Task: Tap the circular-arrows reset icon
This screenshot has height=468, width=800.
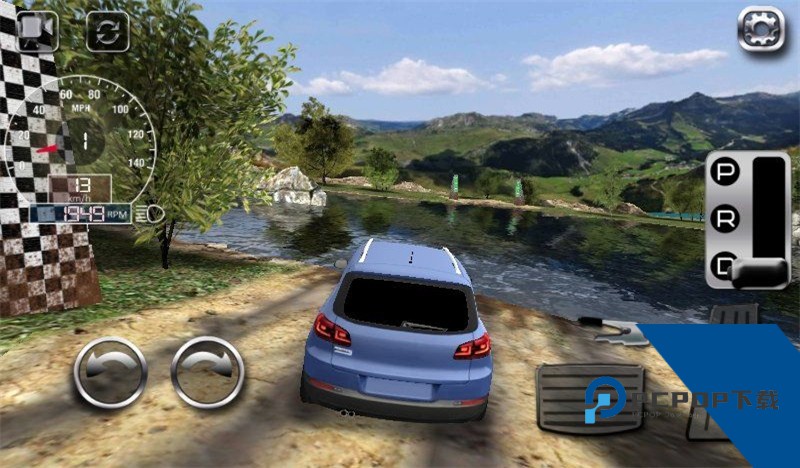Action: [x=107, y=30]
